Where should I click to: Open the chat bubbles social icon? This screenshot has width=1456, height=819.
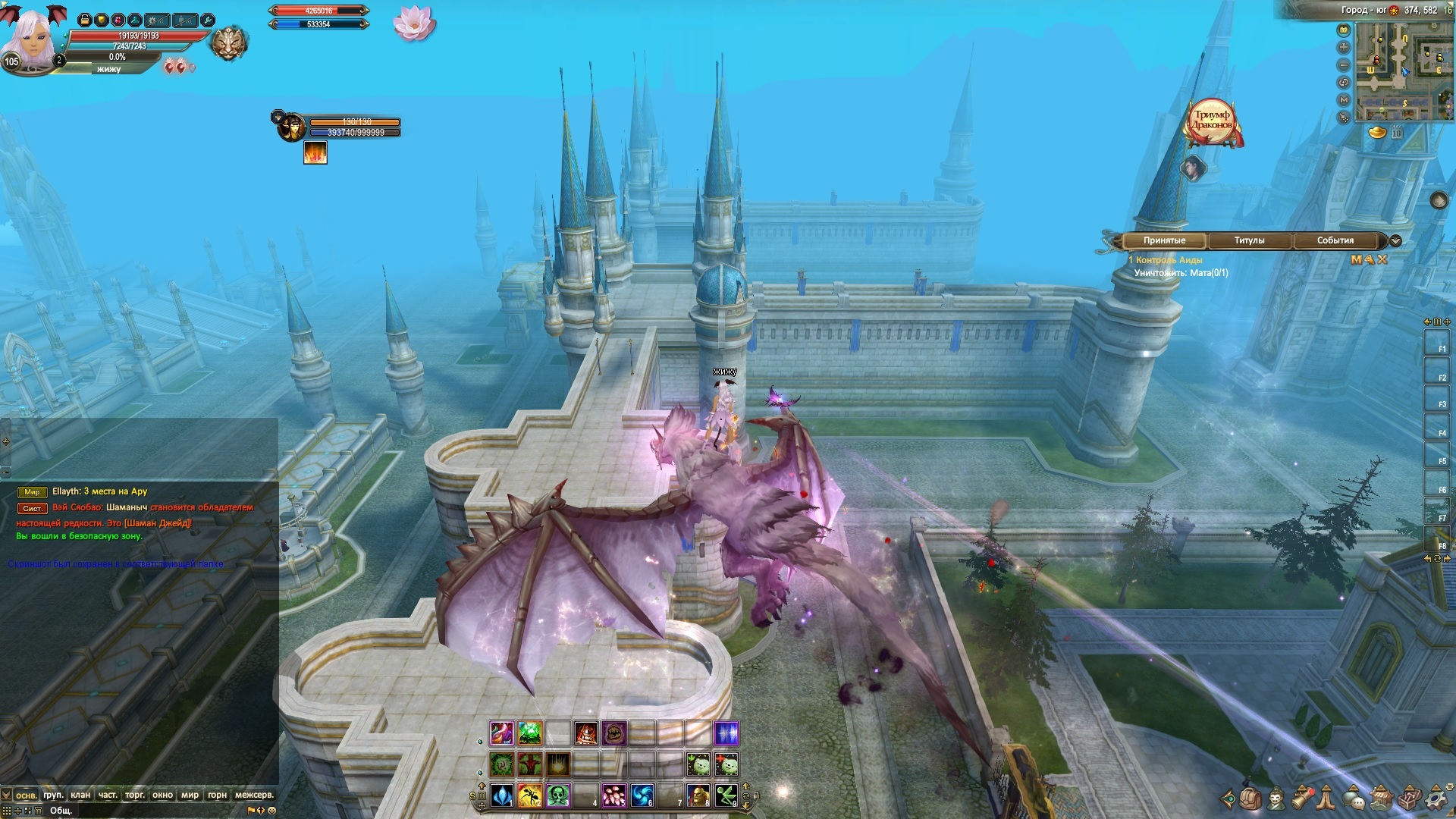[1355, 799]
